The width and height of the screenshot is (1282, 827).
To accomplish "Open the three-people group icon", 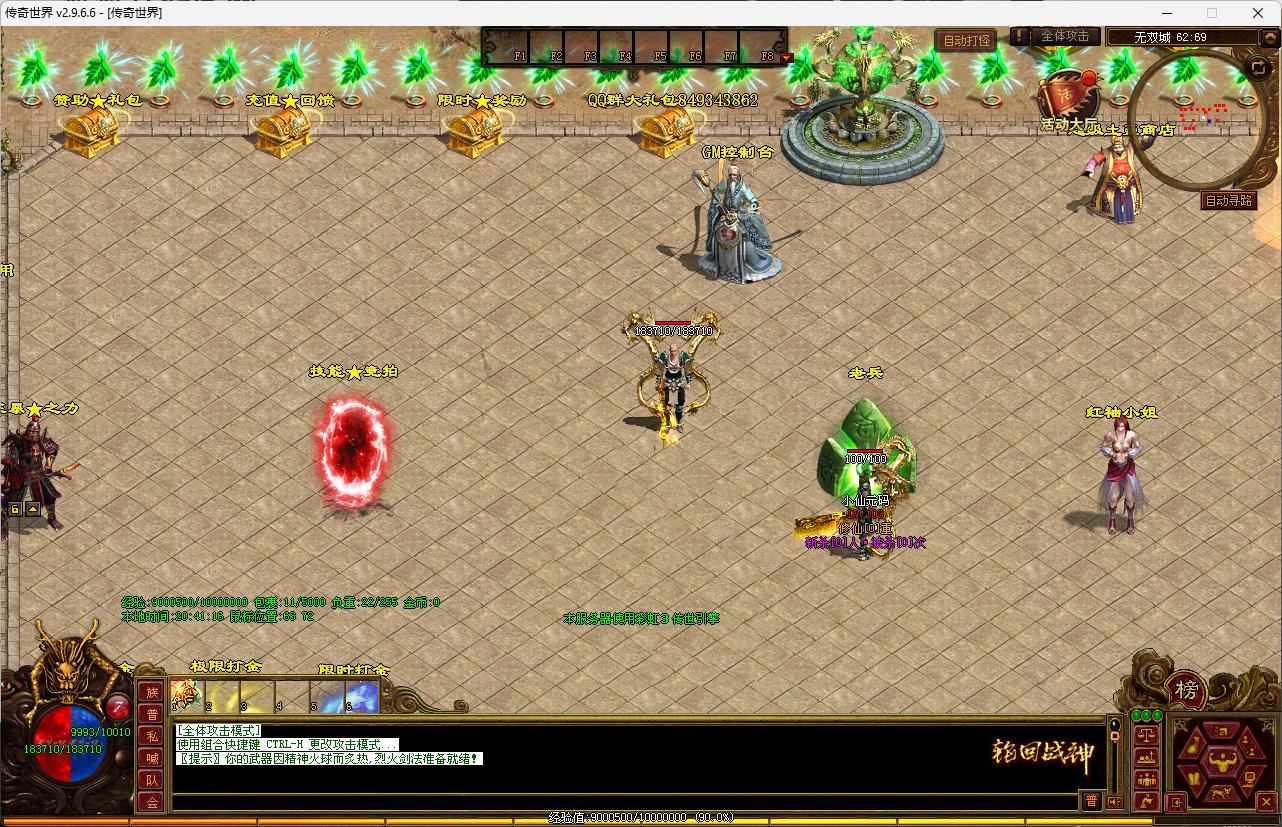I will [x=1146, y=779].
